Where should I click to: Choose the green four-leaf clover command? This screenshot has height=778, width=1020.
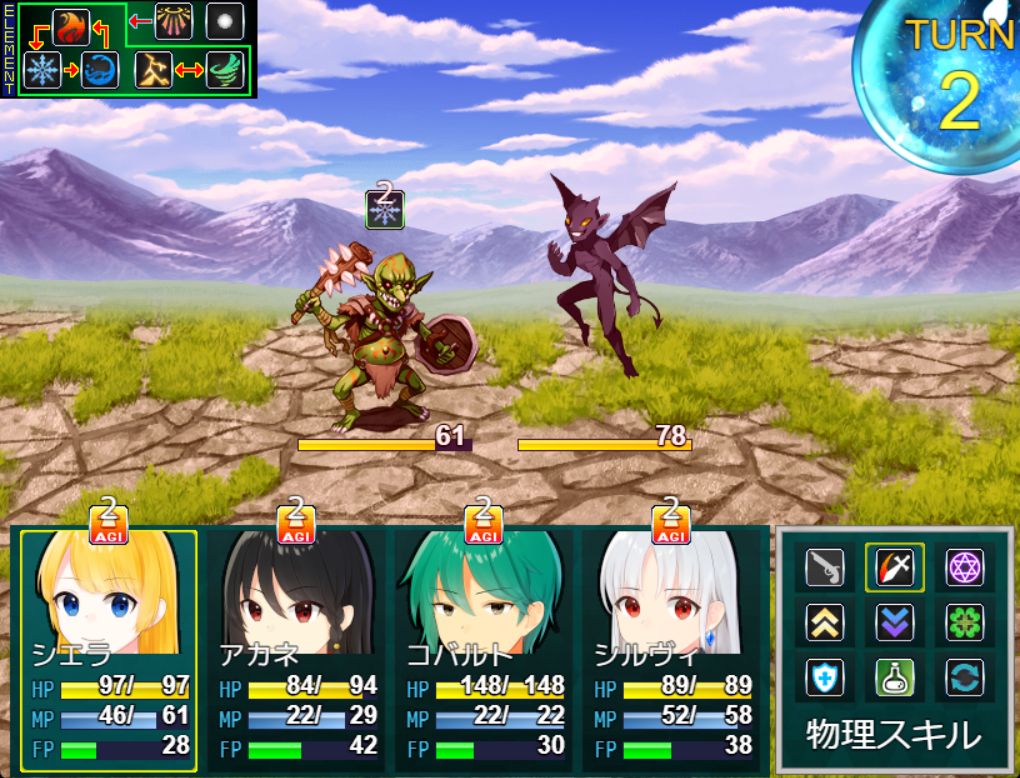(965, 623)
